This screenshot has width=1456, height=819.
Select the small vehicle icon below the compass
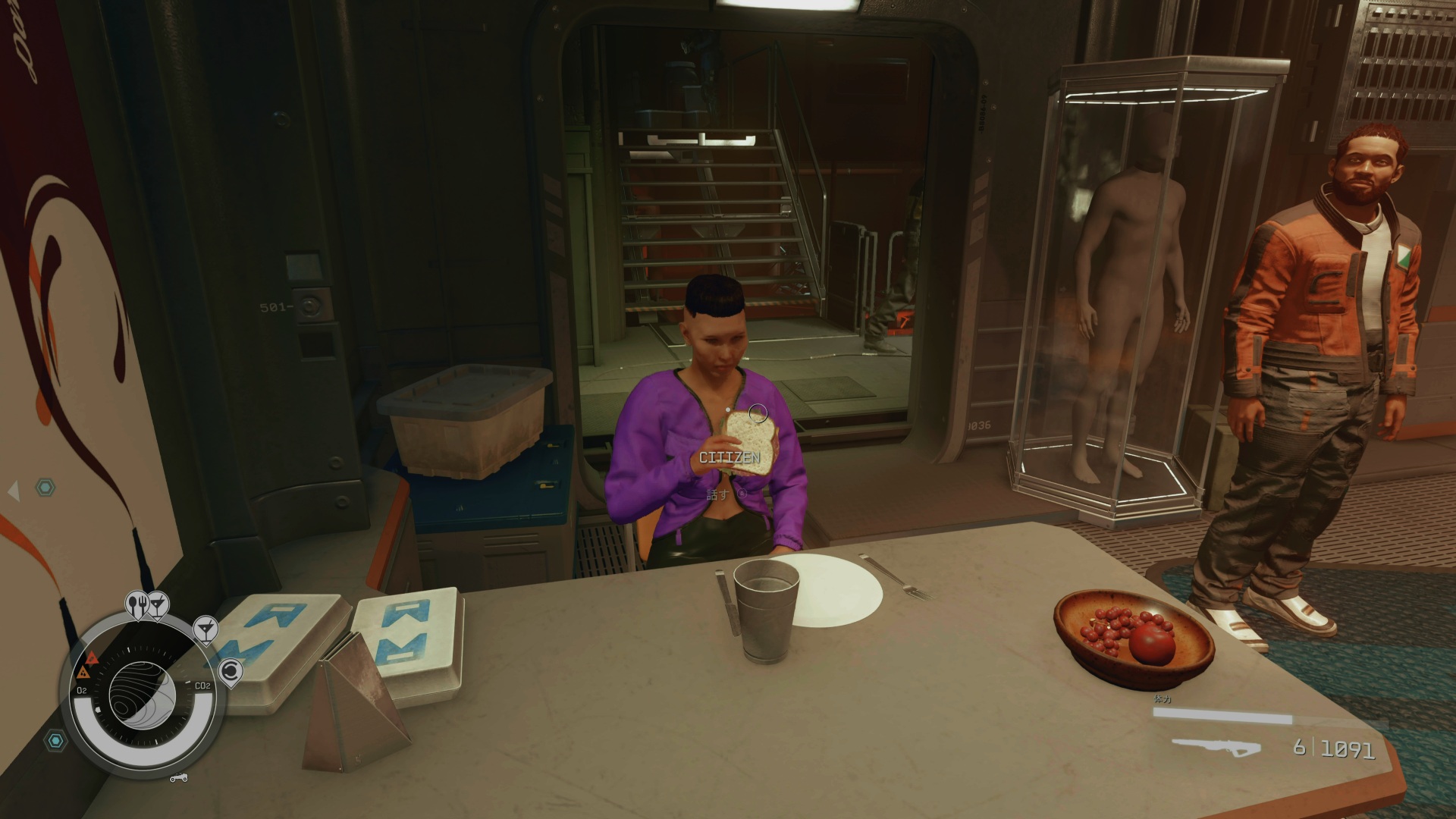click(179, 777)
